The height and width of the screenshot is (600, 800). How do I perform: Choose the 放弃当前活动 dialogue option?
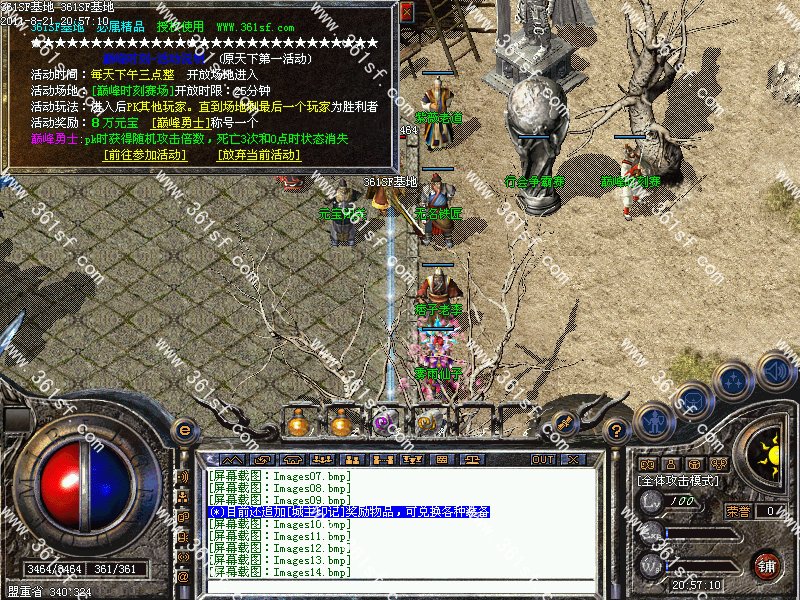259,155
